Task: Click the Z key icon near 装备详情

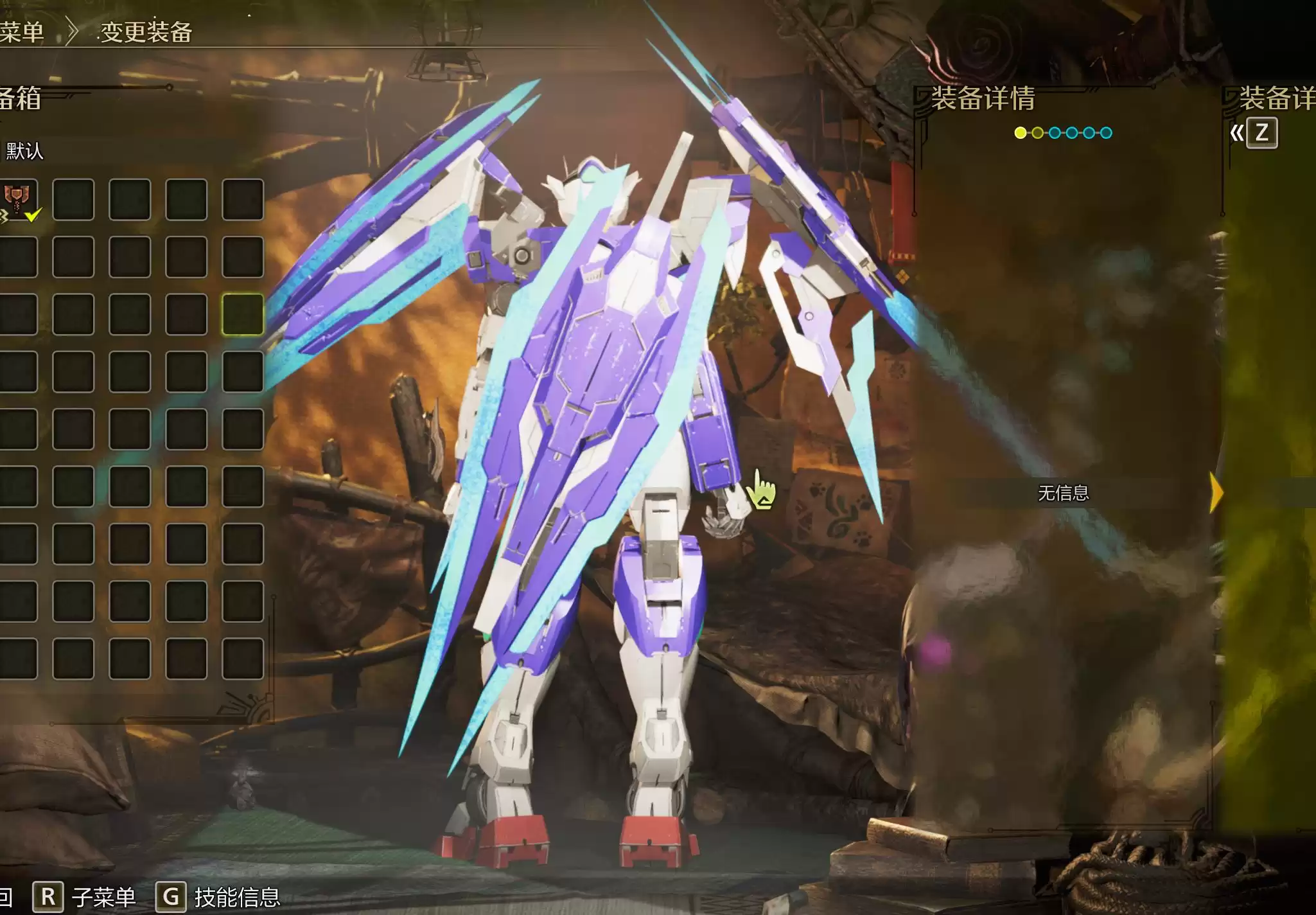Action: coord(1263,133)
